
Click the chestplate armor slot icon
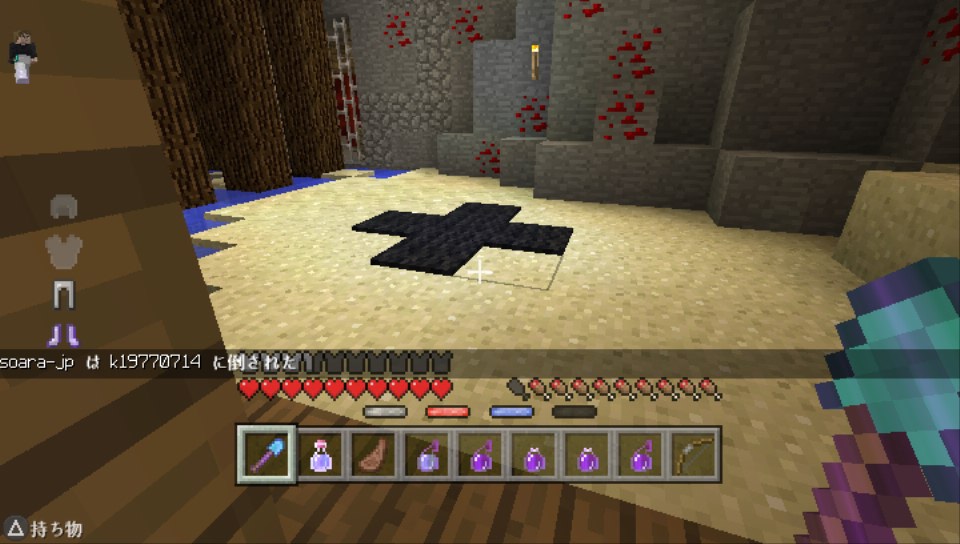(x=64, y=250)
